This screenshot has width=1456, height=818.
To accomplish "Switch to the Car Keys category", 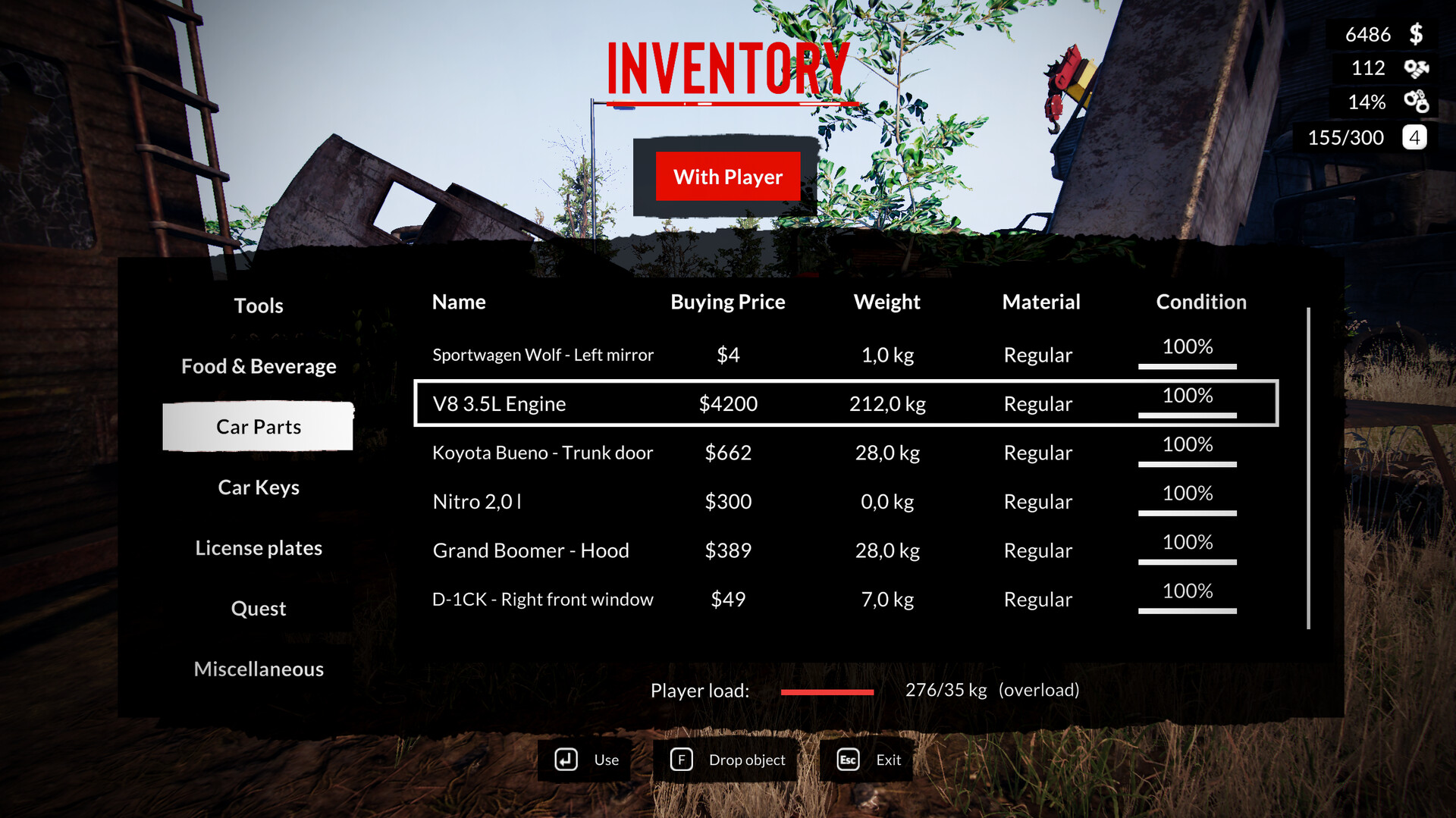I will 259,487.
